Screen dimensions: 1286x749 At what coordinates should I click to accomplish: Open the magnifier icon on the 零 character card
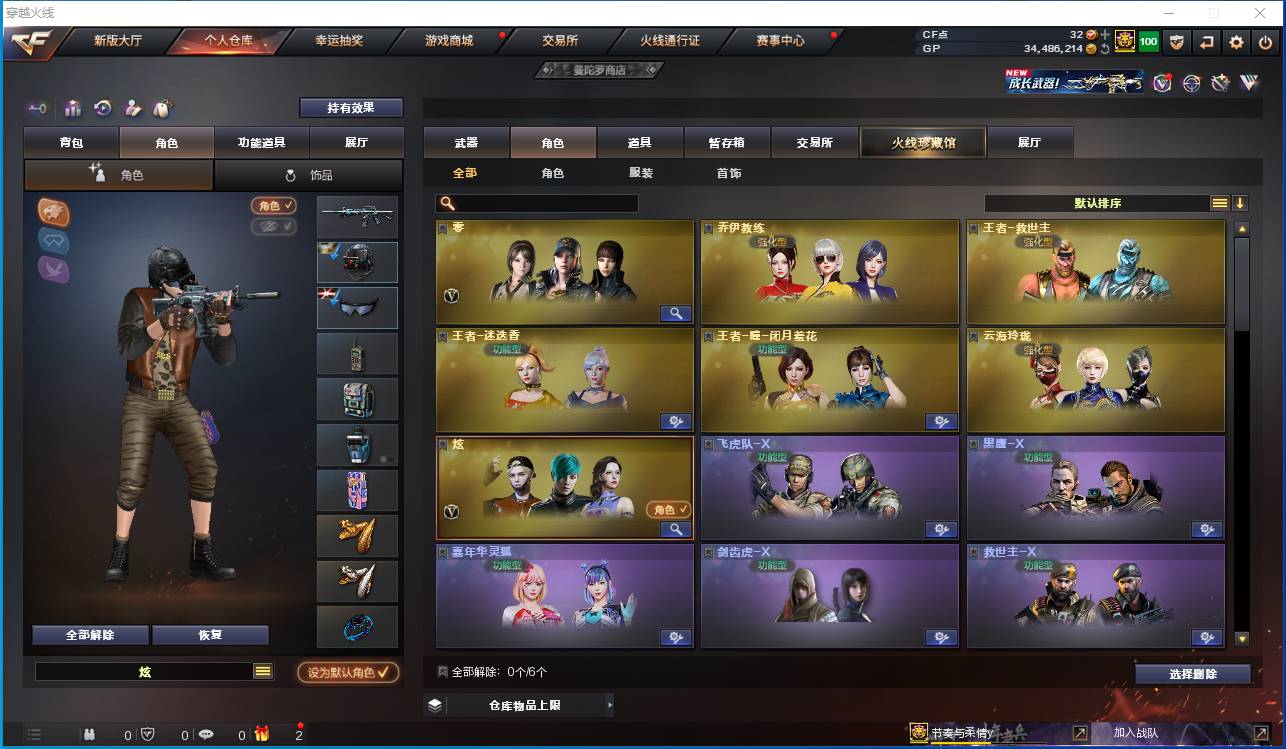675,313
